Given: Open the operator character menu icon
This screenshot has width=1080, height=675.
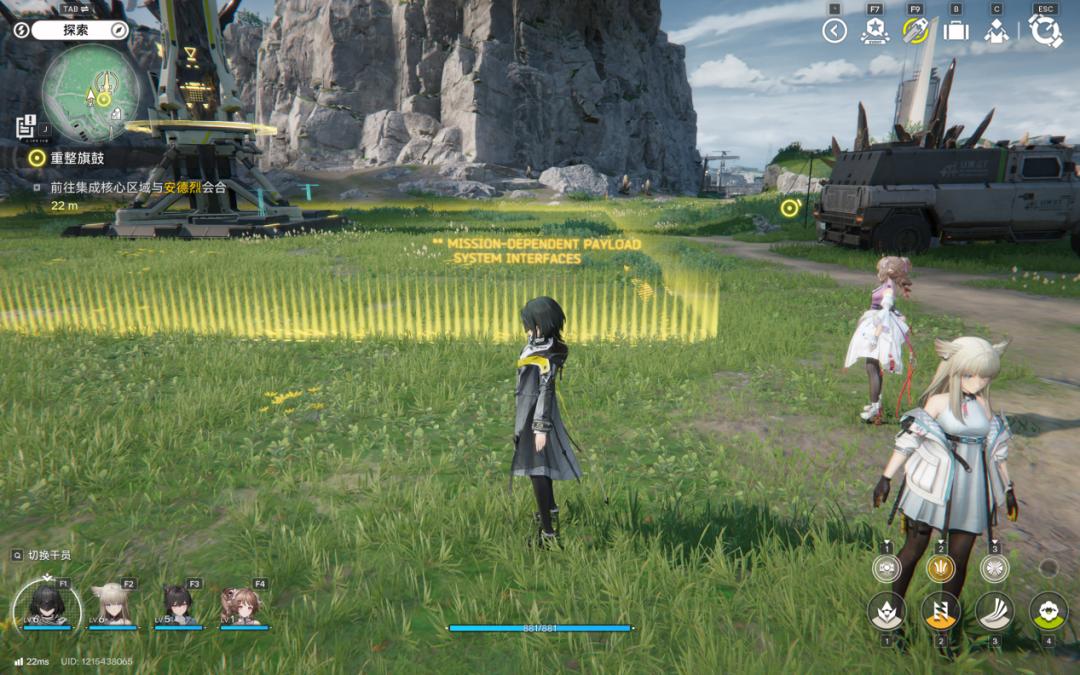Looking at the screenshot, I should (x=996, y=31).
